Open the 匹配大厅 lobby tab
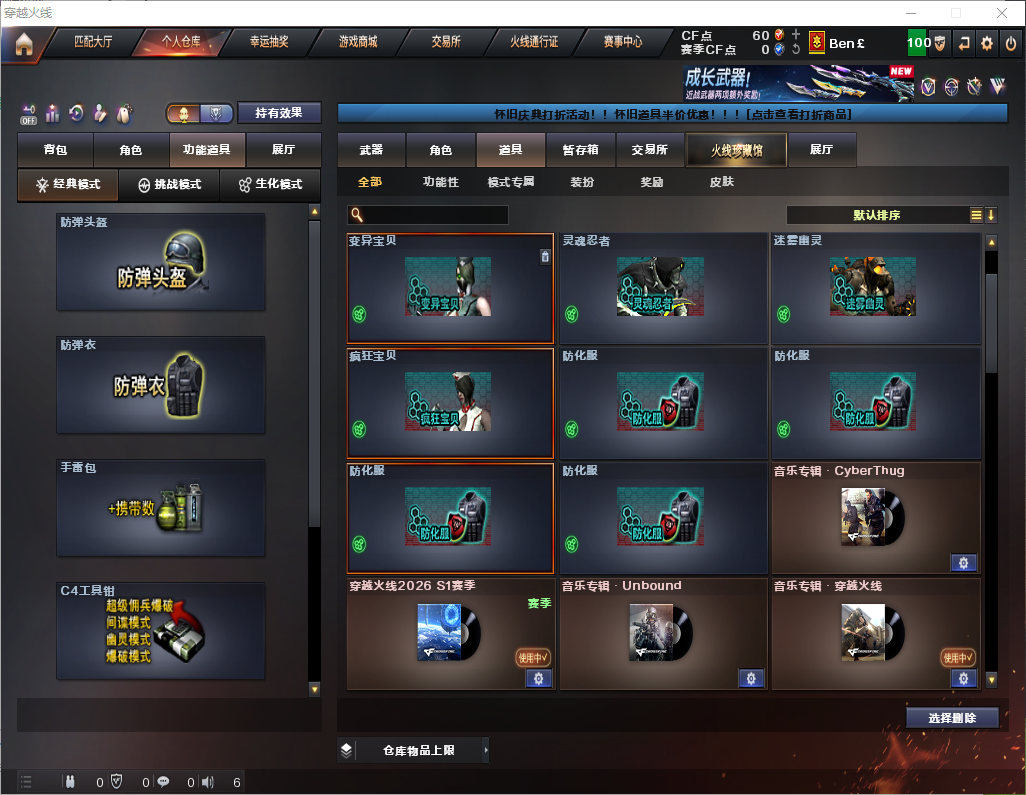This screenshot has height=795, width=1026. coord(93,42)
